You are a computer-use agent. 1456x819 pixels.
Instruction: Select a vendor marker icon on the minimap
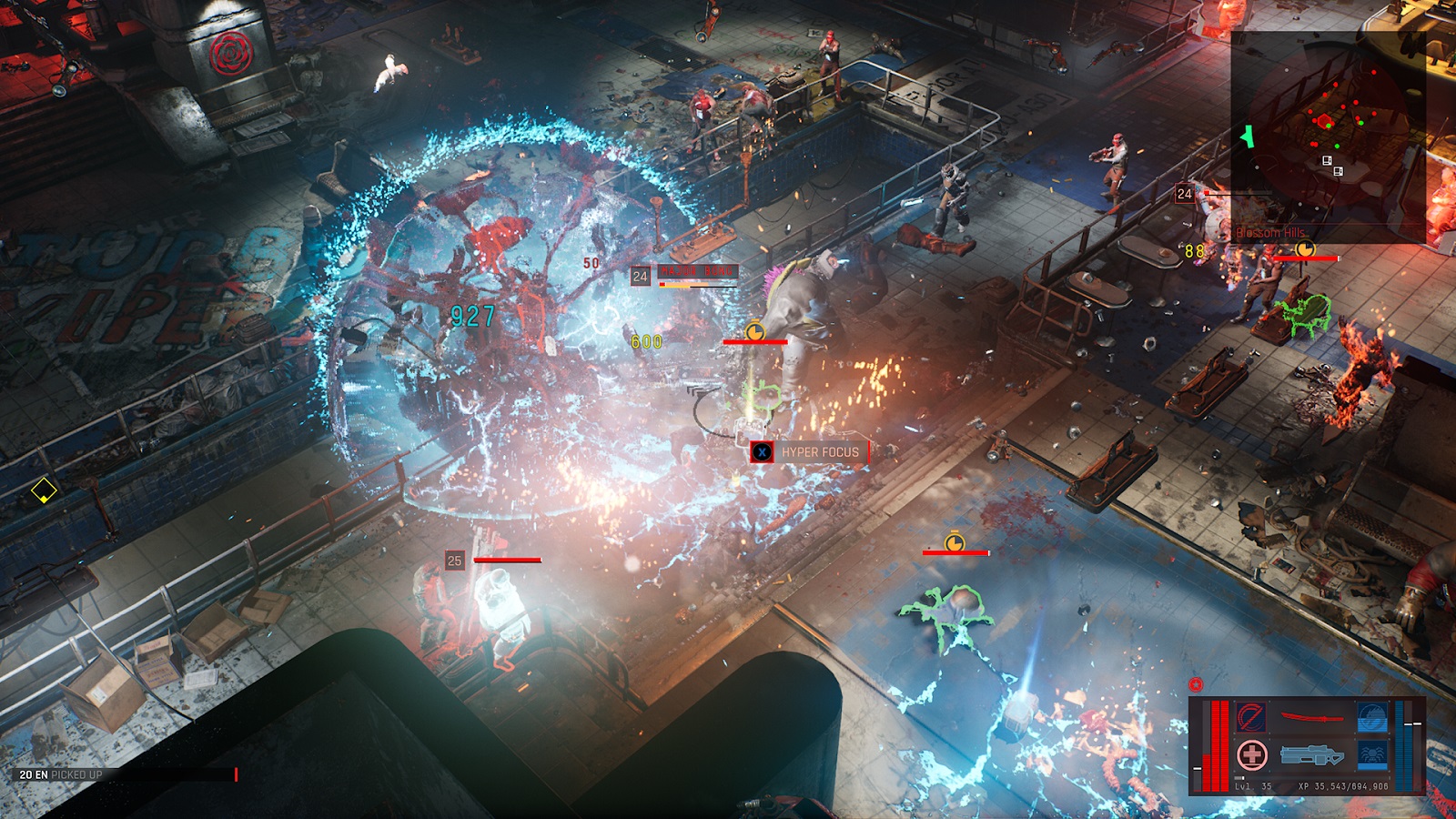click(1327, 160)
